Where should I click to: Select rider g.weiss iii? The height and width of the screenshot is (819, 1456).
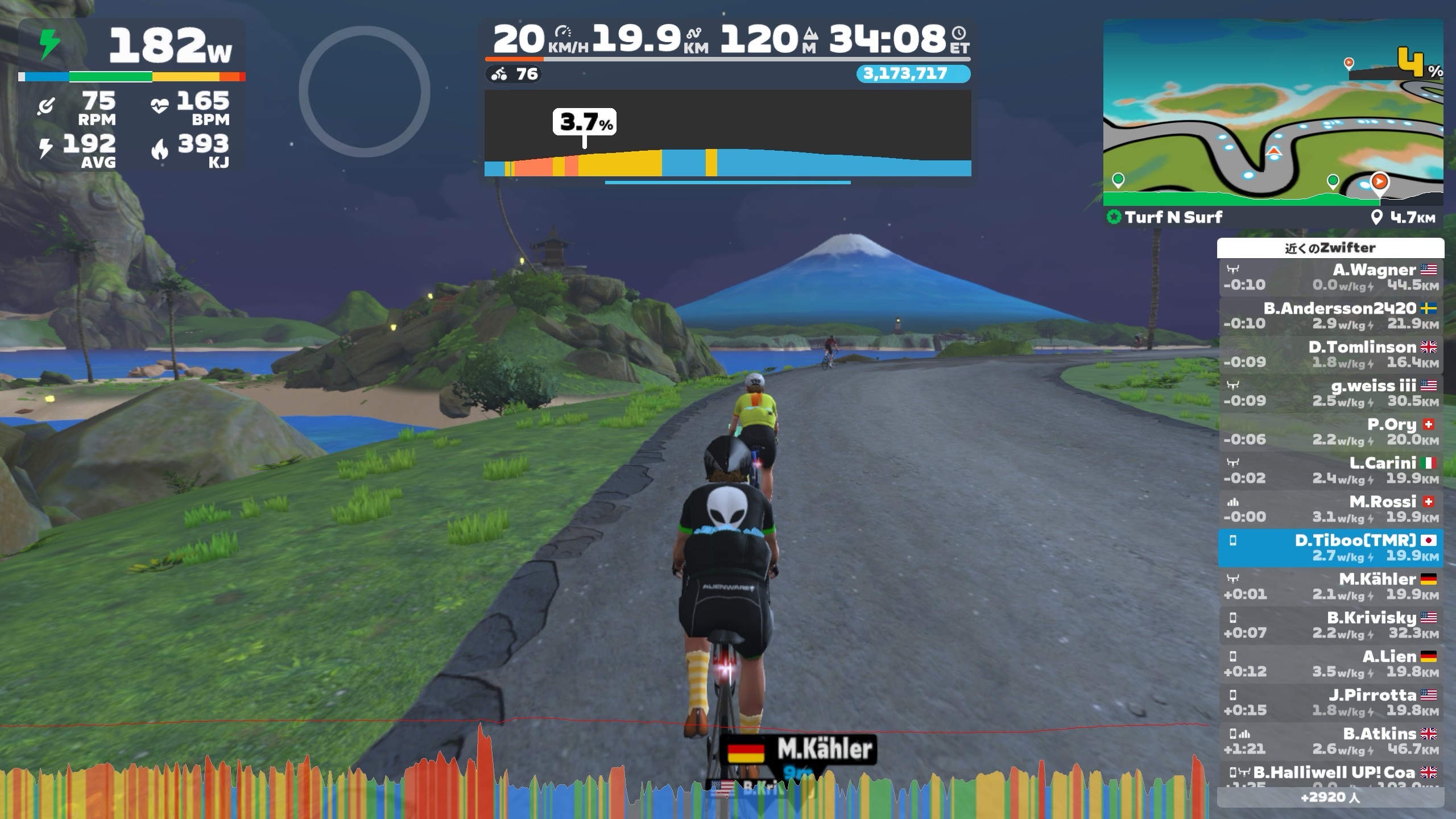coord(1330,393)
